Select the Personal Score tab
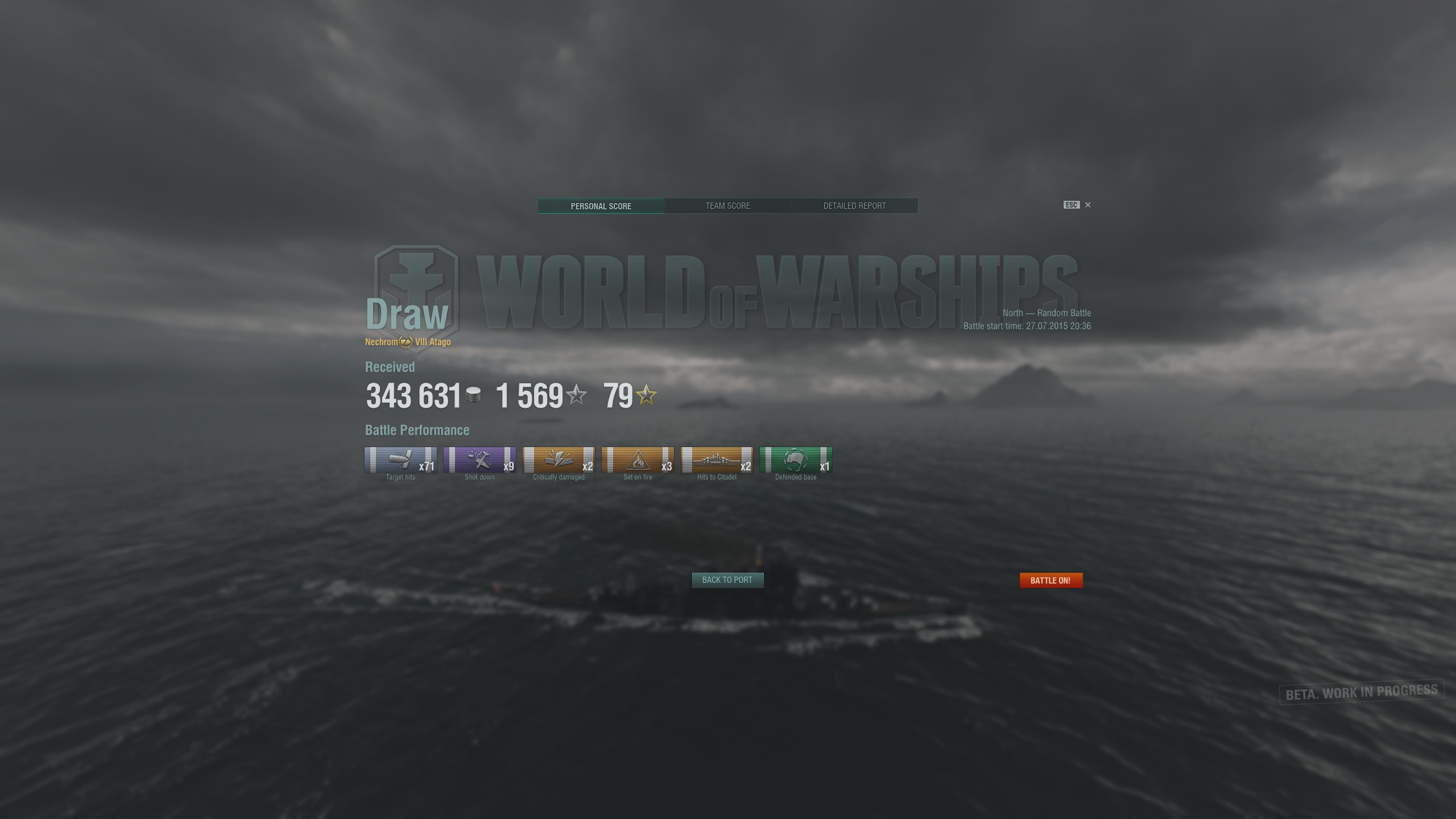Screen dimensions: 1456x819 tap(601, 205)
